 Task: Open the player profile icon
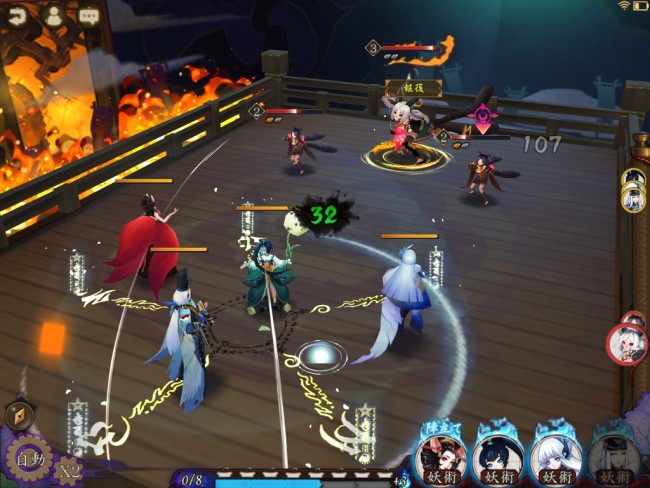[54, 15]
